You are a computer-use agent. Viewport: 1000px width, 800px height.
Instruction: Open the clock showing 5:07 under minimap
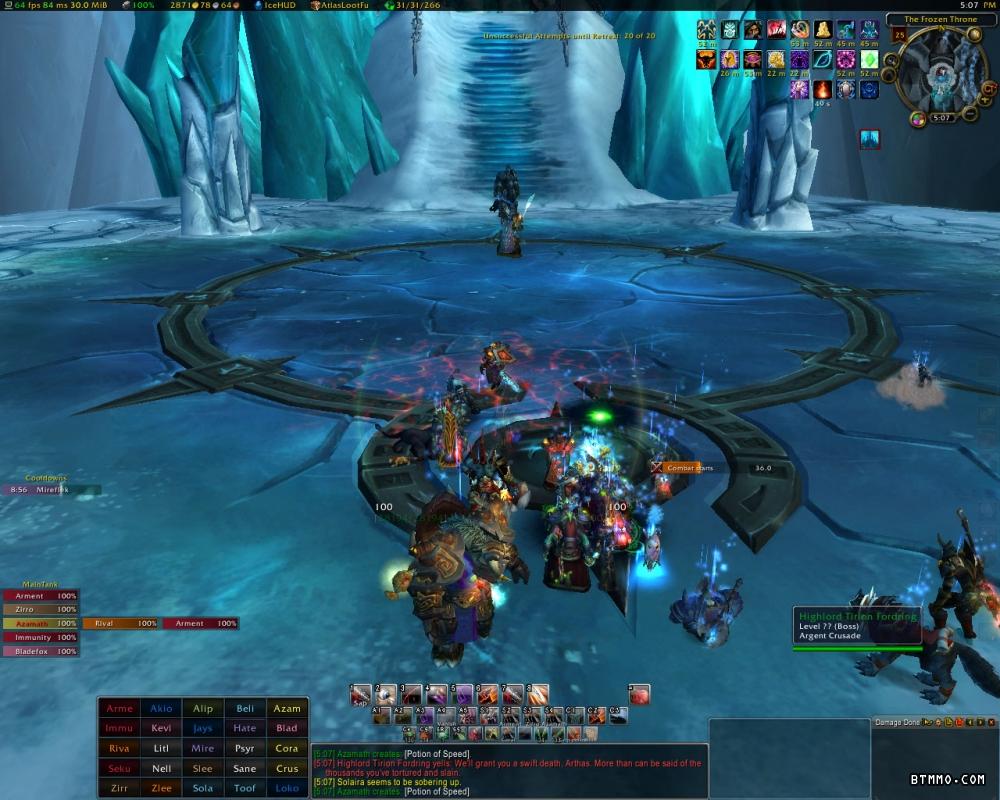click(x=939, y=117)
